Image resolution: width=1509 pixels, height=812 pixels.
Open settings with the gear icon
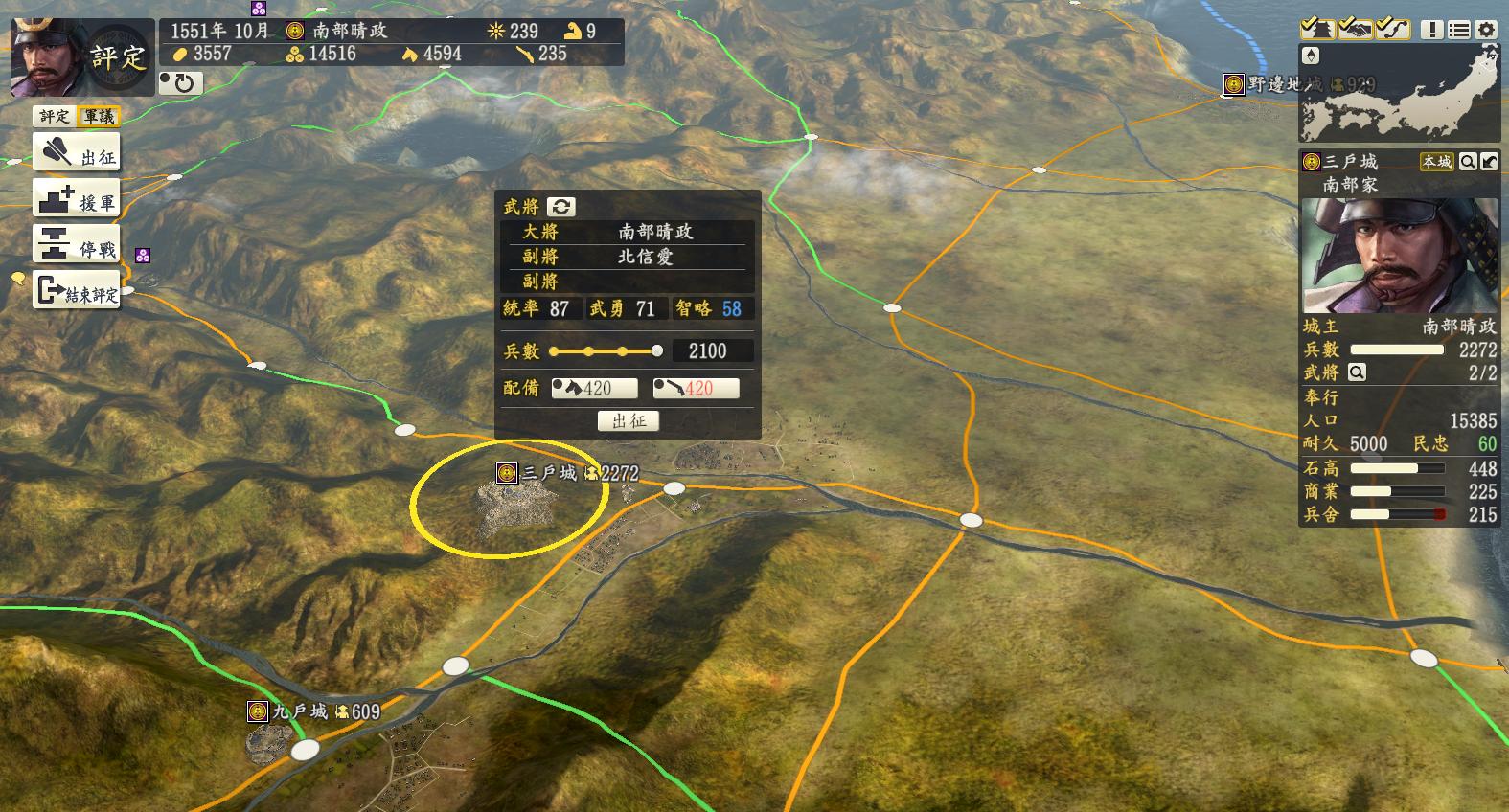[1486, 30]
